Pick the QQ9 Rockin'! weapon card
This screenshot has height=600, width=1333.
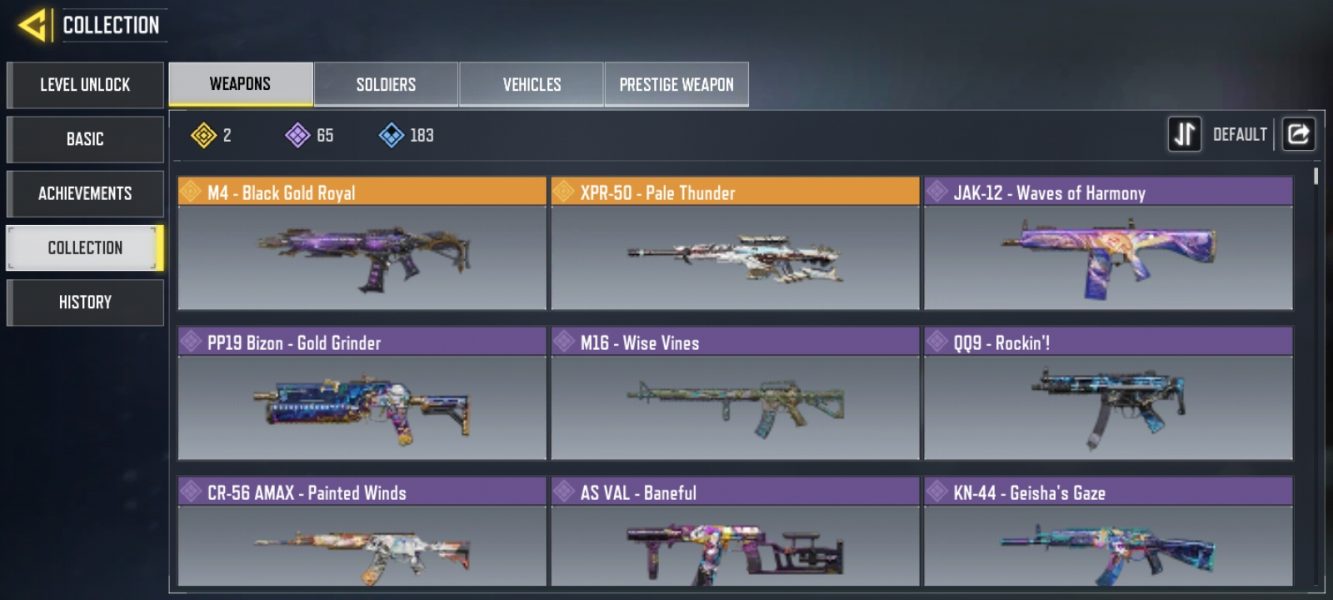tap(1108, 394)
